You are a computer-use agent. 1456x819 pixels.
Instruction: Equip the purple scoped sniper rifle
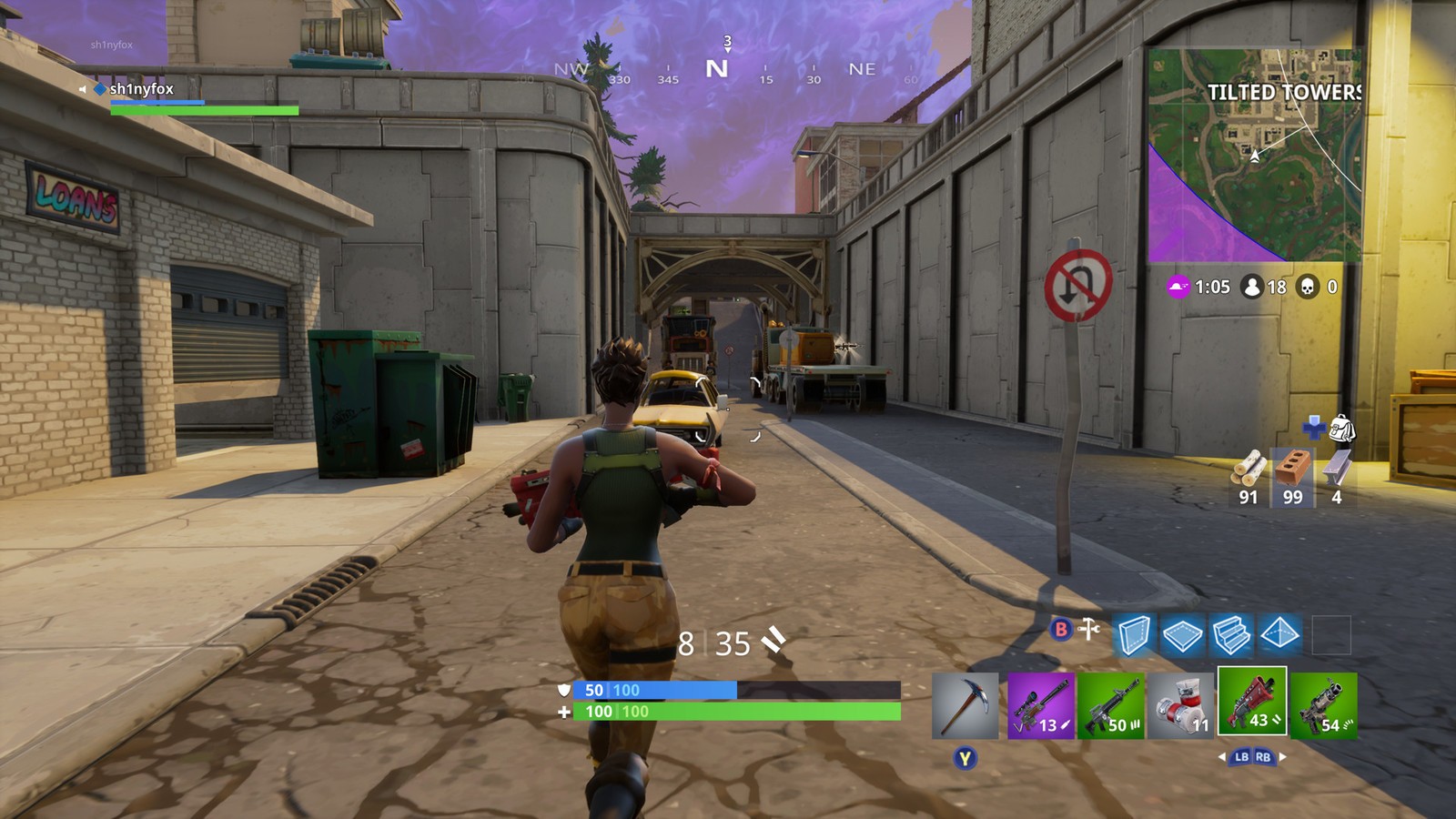click(1041, 706)
